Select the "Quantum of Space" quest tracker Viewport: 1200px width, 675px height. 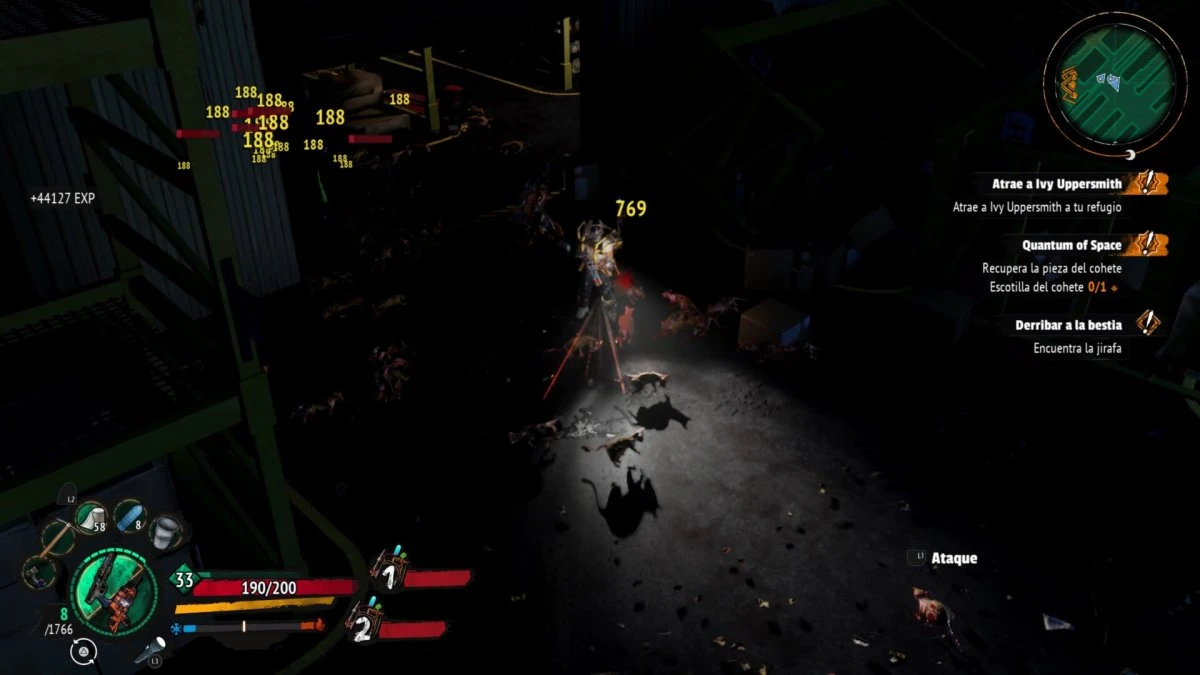(1070, 245)
